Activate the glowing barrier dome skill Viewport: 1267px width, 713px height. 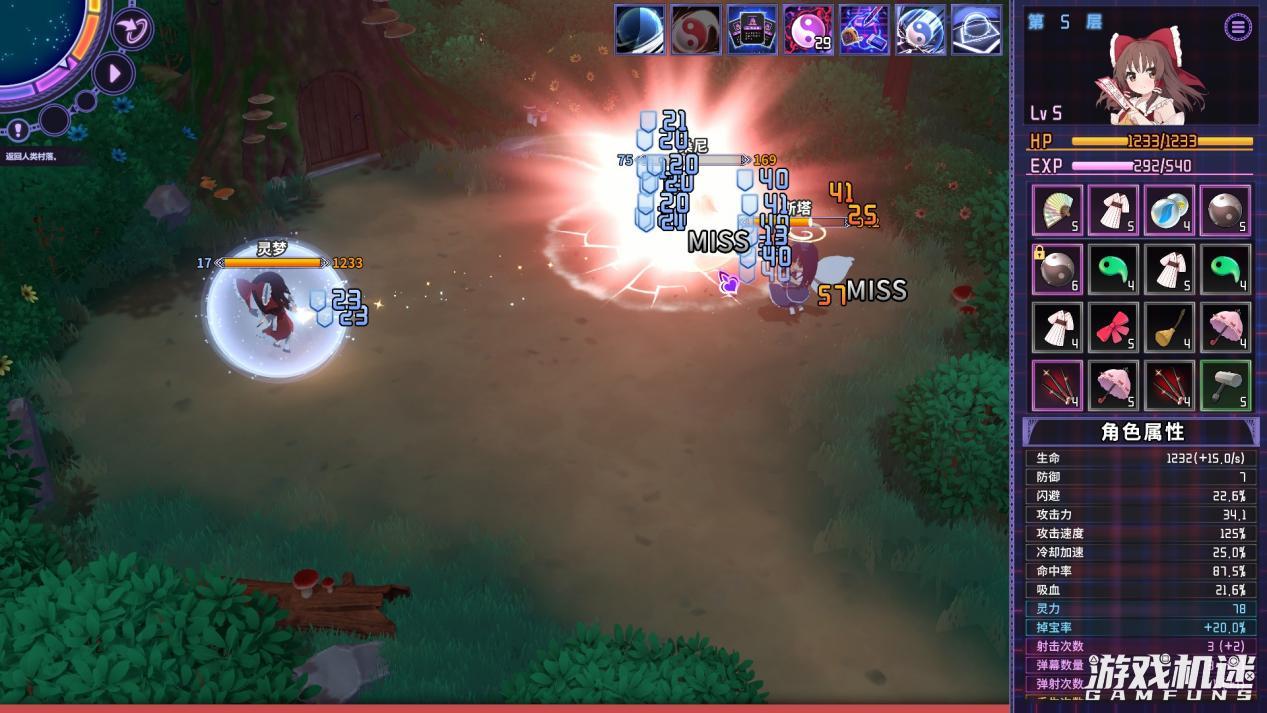(x=976, y=30)
